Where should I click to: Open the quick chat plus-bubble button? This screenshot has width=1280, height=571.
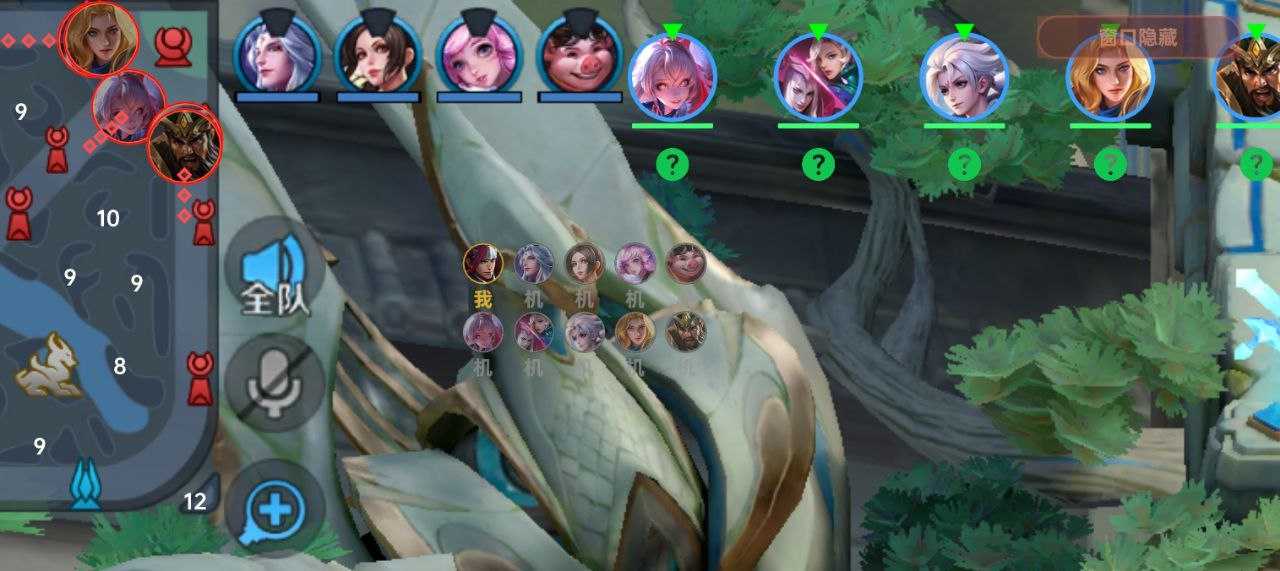(275, 509)
